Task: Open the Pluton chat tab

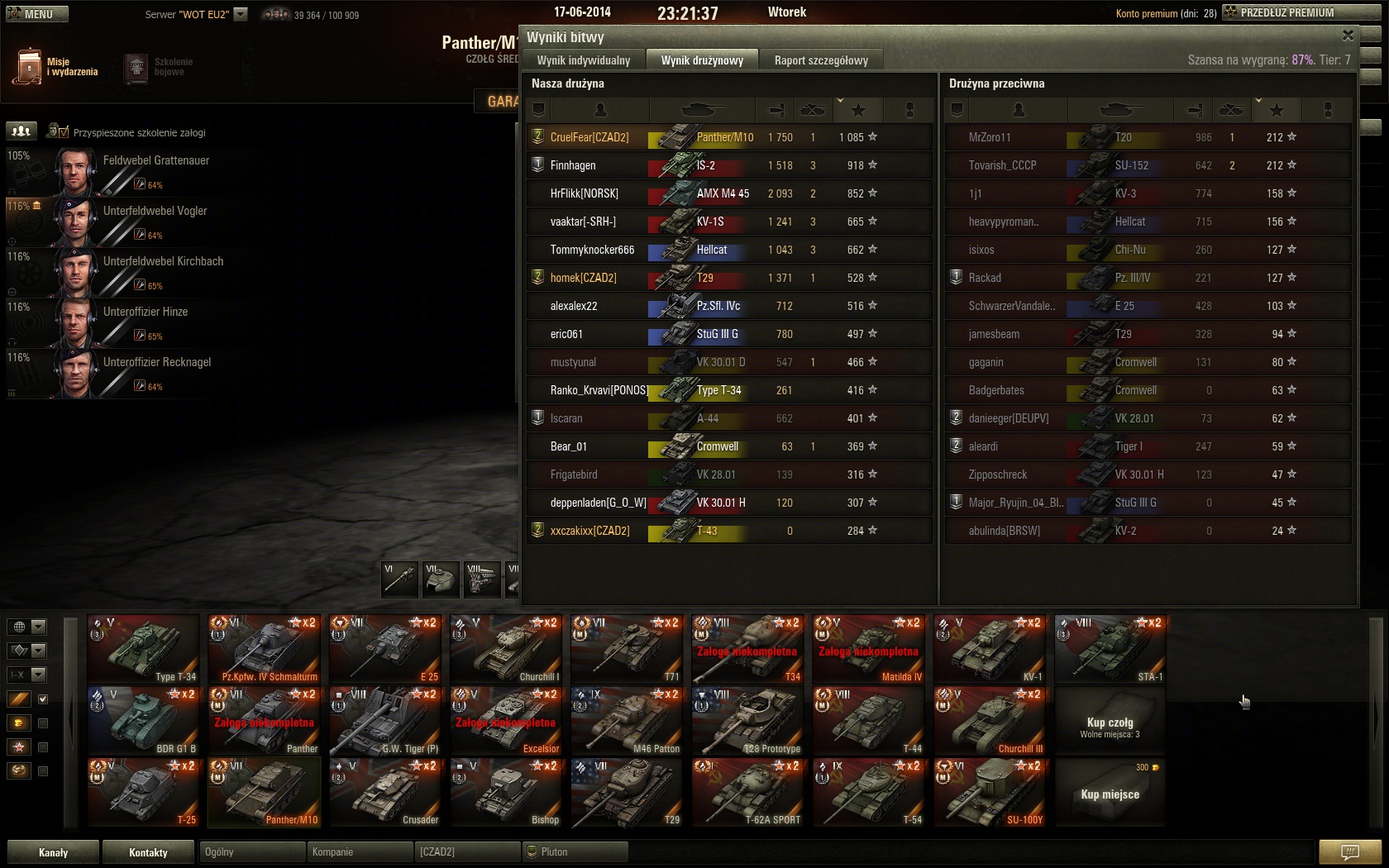Action: (575, 851)
